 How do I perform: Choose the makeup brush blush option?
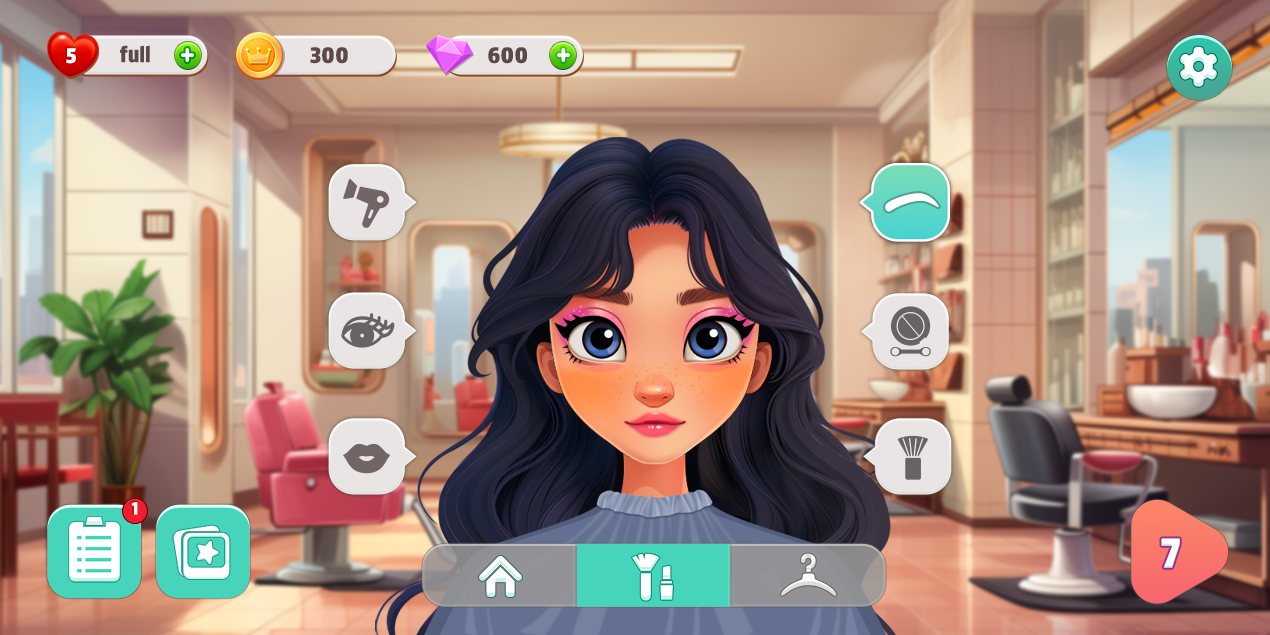911,457
